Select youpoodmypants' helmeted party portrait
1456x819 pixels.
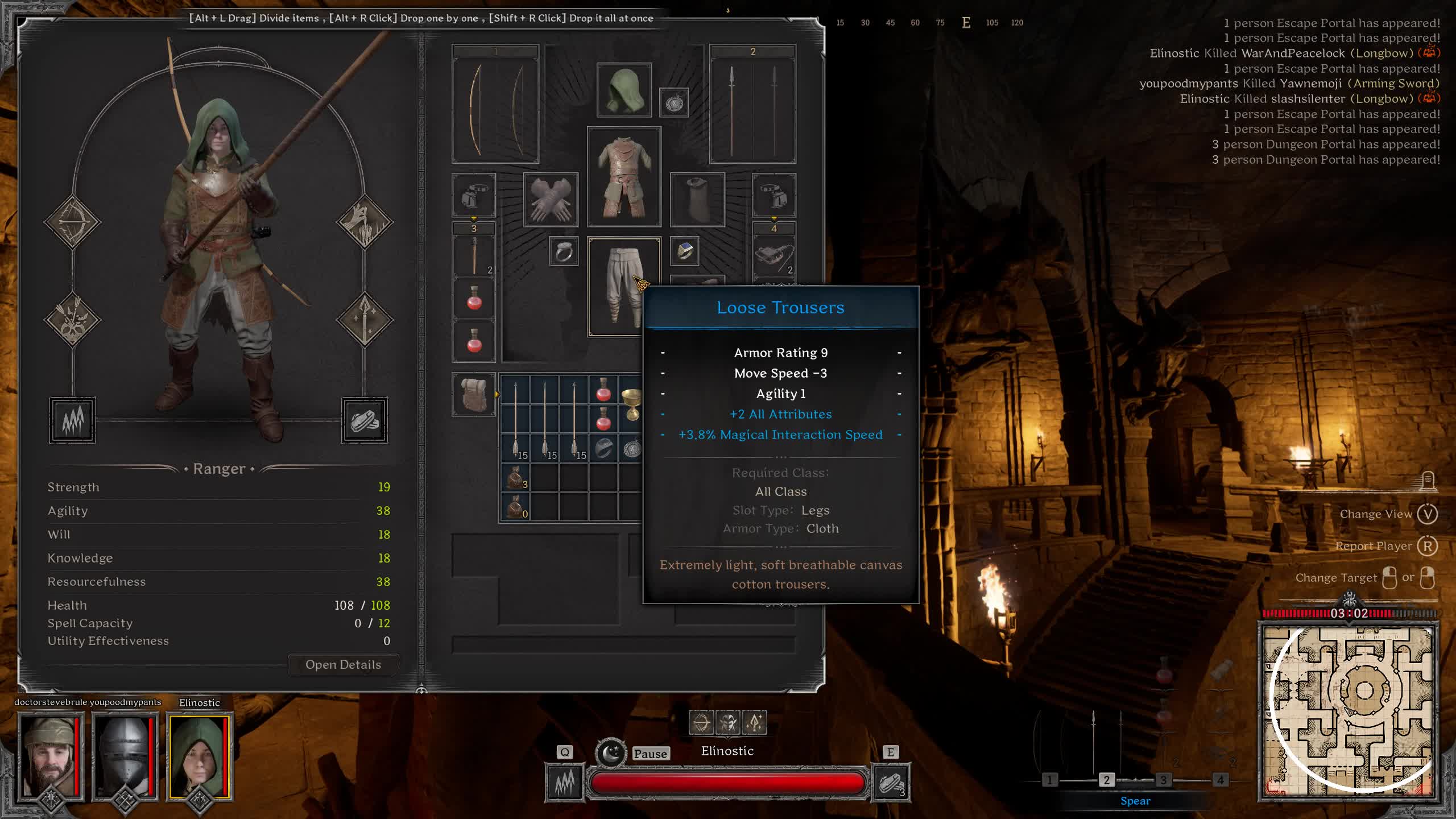(x=125, y=757)
